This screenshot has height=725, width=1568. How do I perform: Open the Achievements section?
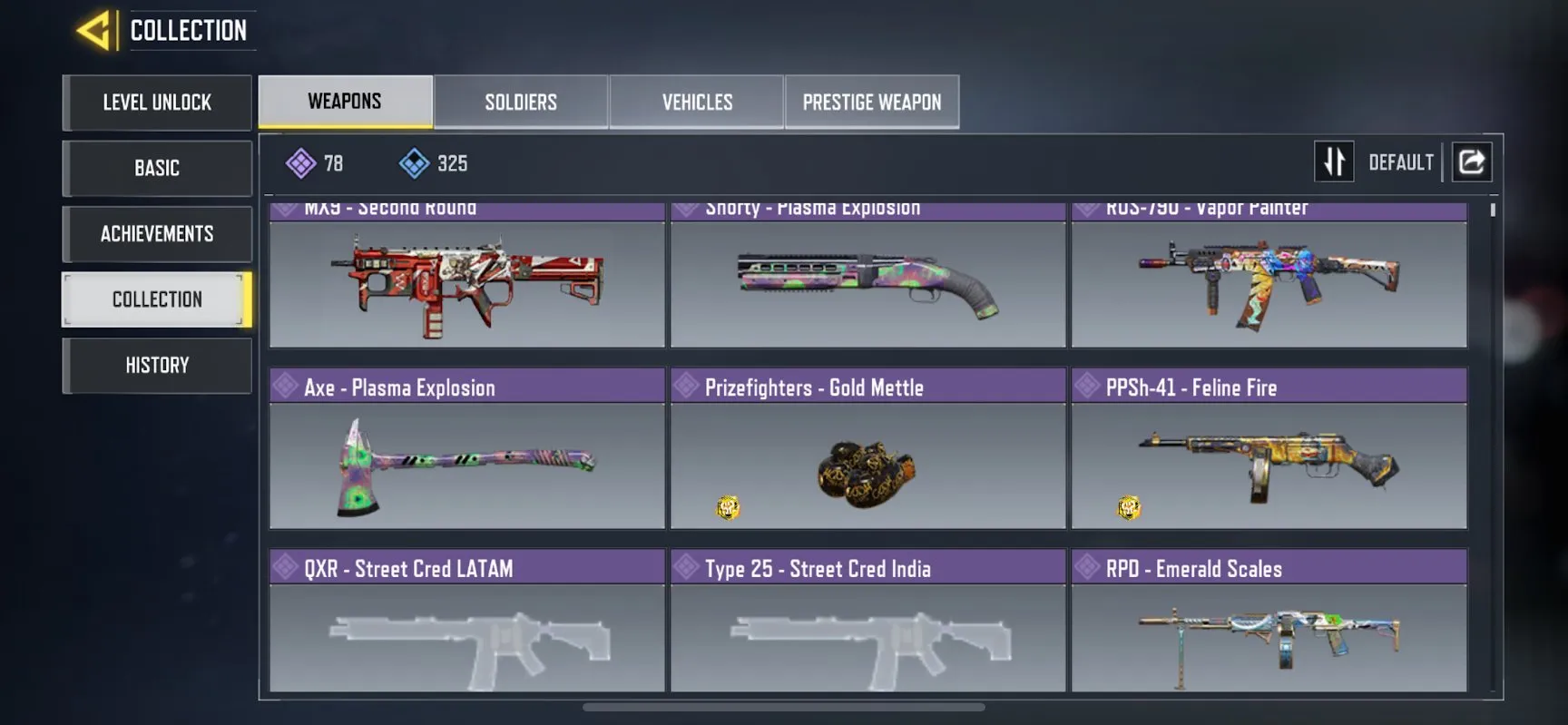[156, 234]
